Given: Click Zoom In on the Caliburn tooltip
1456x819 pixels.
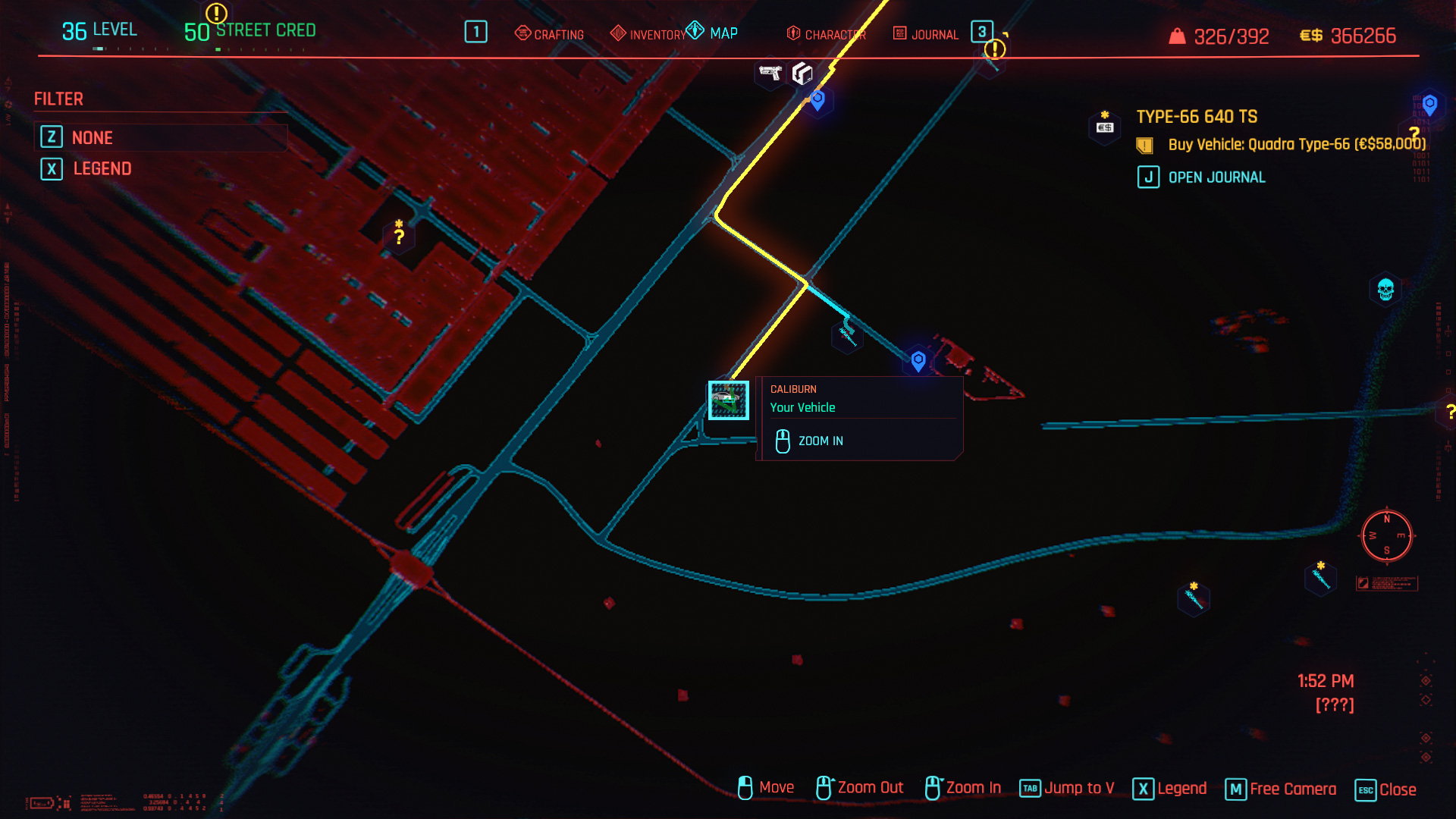Looking at the screenshot, I should point(819,441).
